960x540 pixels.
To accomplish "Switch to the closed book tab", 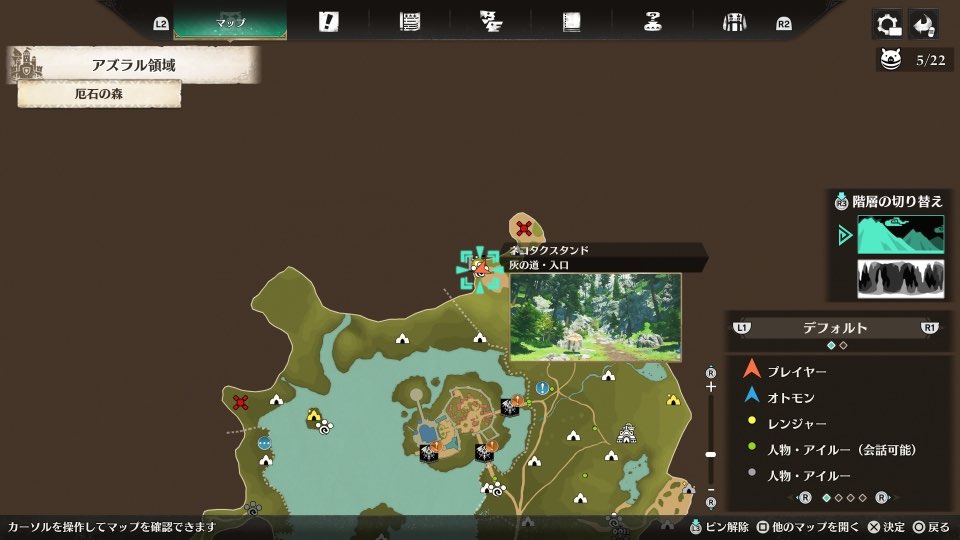I will [x=572, y=22].
